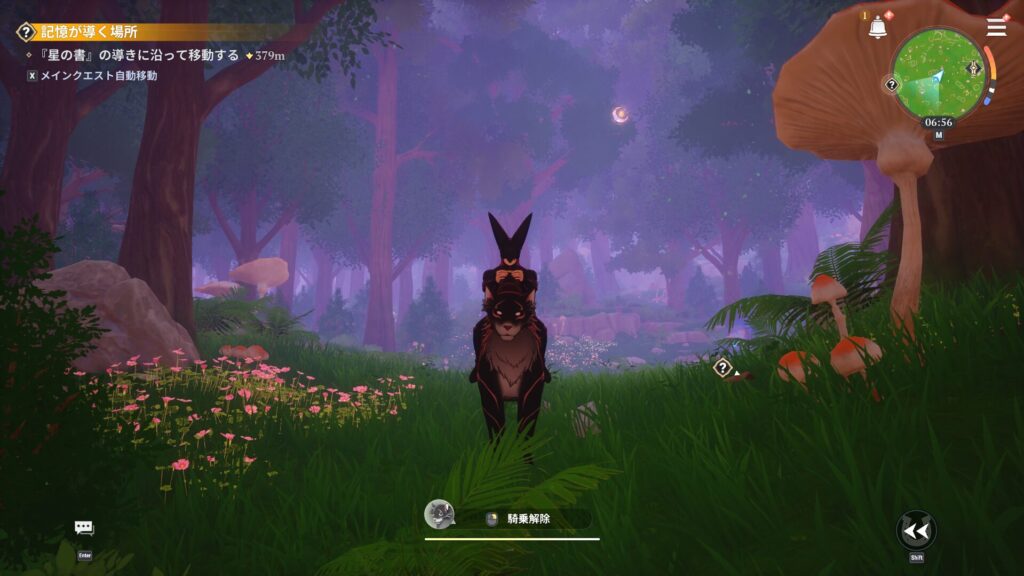Viewport: 1024px width, 576px height.
Task: Activate the double-arrow dash button
Action: tap(916, 530)
